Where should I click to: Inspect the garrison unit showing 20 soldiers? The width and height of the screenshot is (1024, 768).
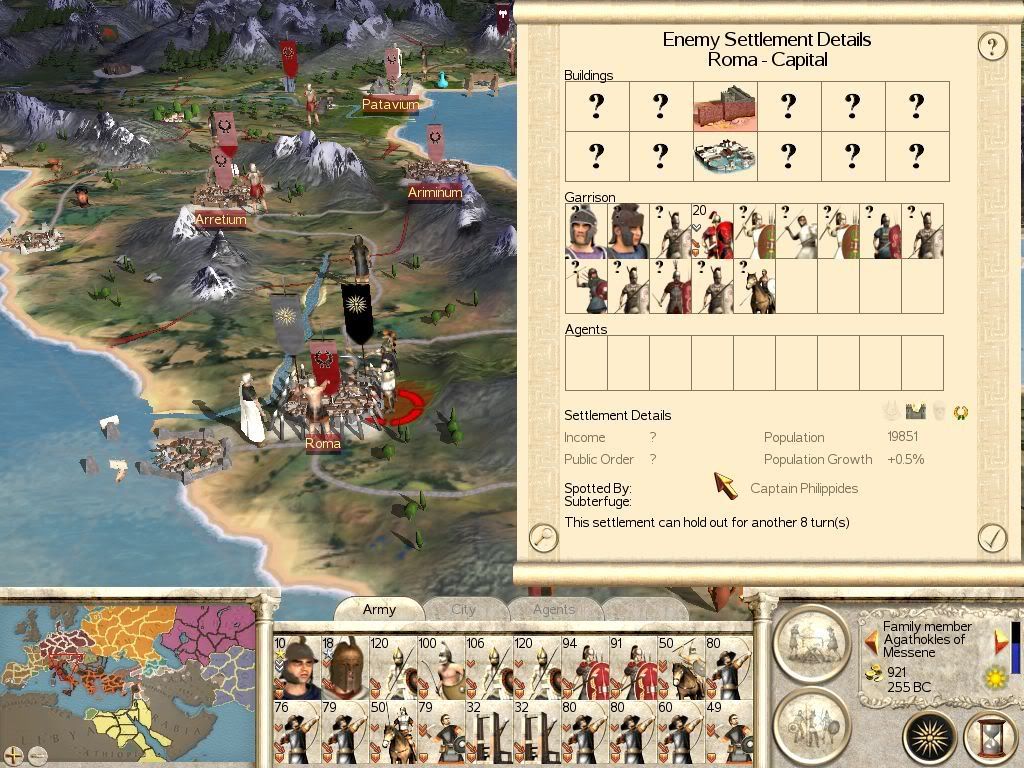click(712, 231)
